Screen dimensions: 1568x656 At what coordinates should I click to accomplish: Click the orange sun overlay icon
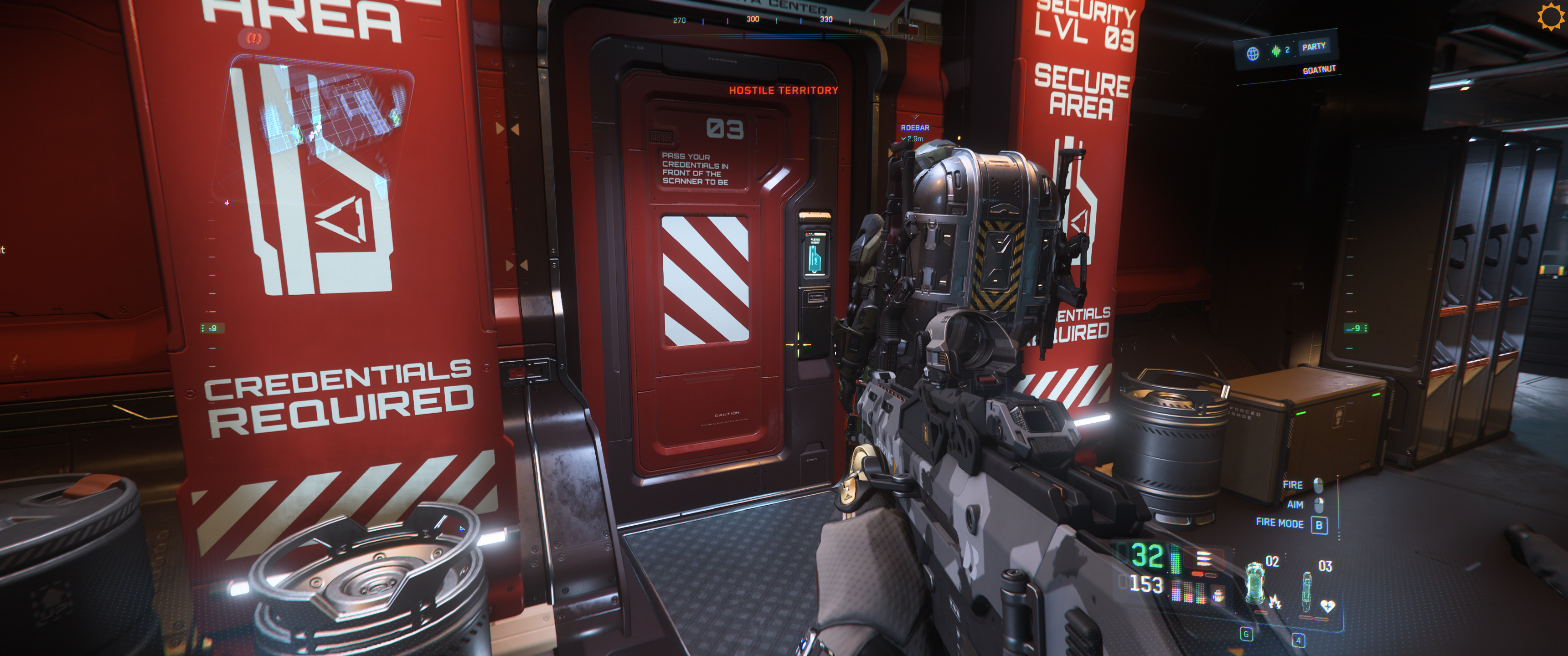click(x=1550, y=16)
